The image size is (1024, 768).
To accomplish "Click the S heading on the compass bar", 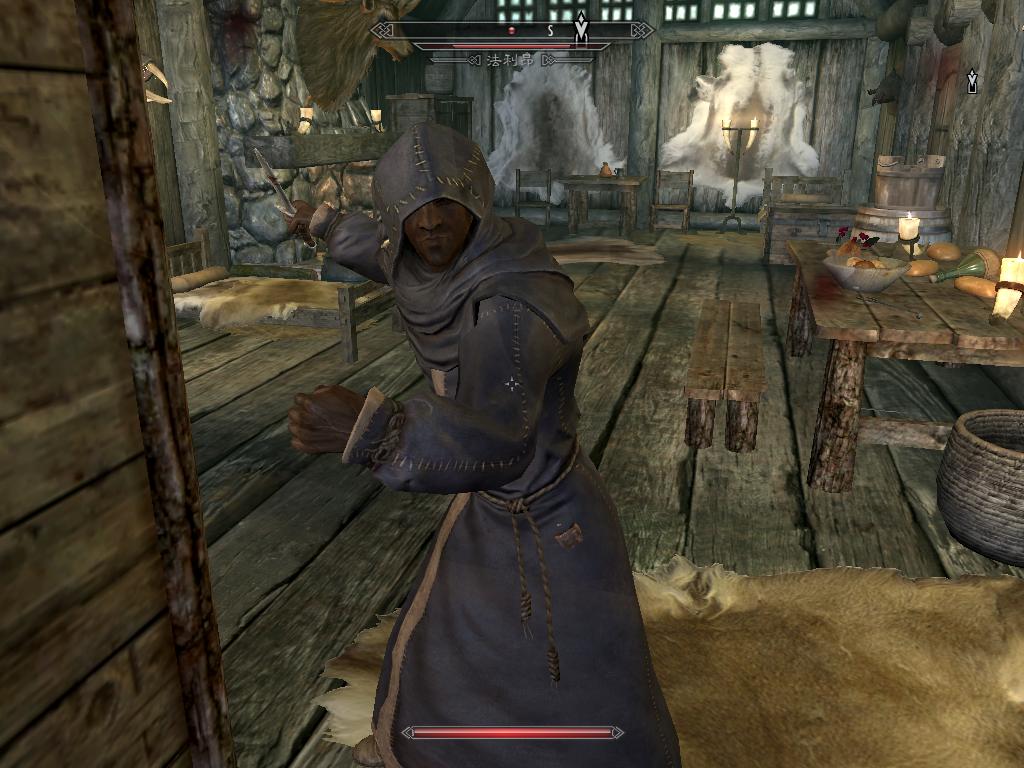I will (x=549, y=31).
